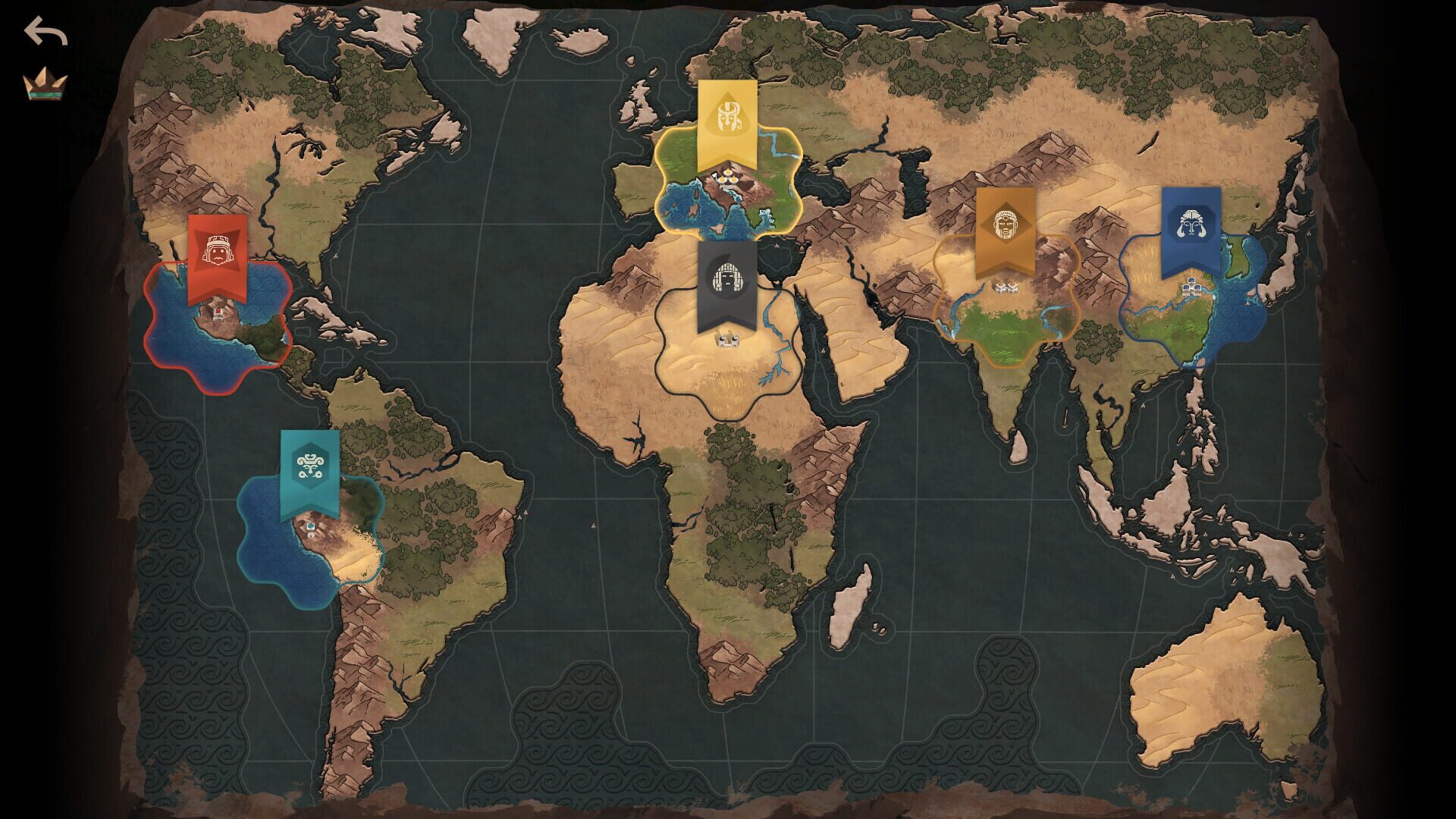Viewport: 1456px width, 819px height.
Task: Click the city marker inside the blue China region
Action: 1191,288
